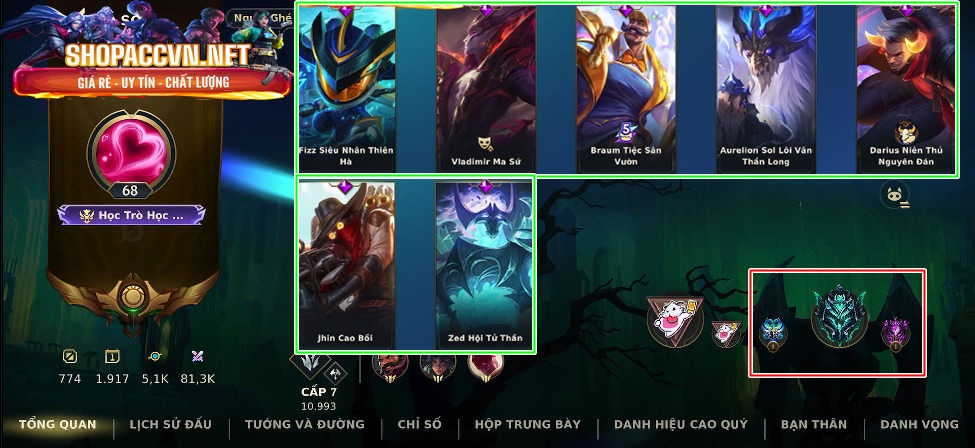Click the purple crest token icon

893,333
